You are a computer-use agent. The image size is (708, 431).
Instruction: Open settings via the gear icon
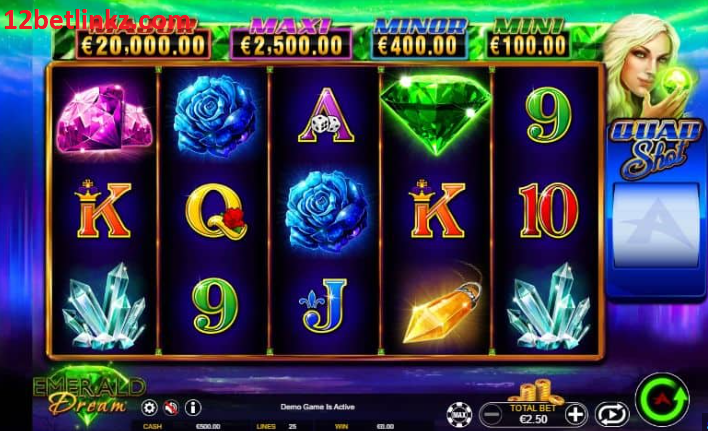tap(150, 407)
